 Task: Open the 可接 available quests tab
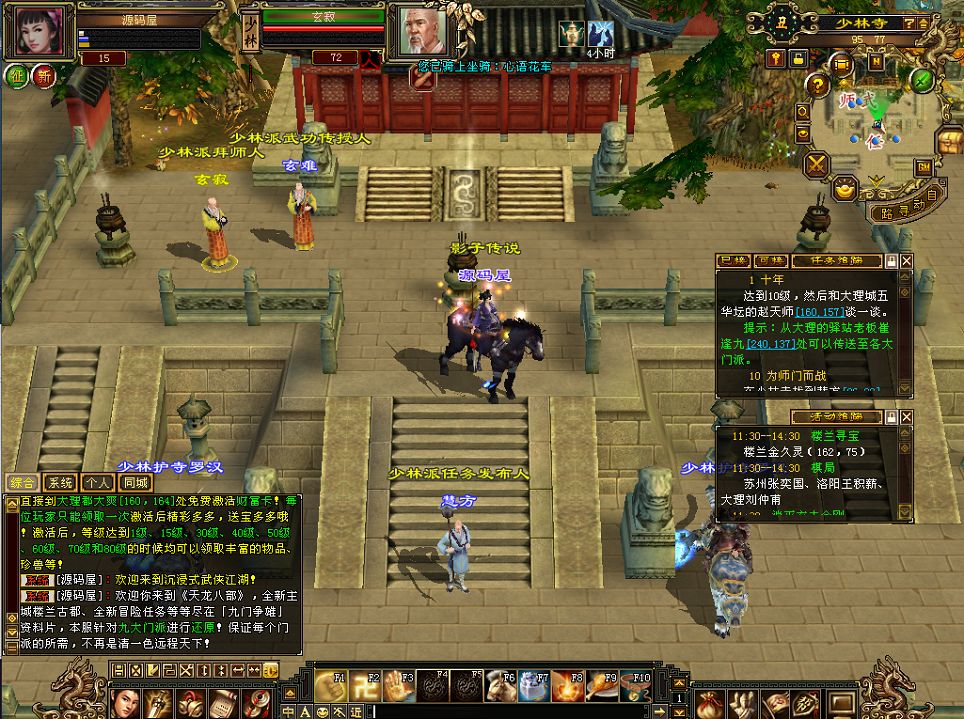[x=768, y=261]
